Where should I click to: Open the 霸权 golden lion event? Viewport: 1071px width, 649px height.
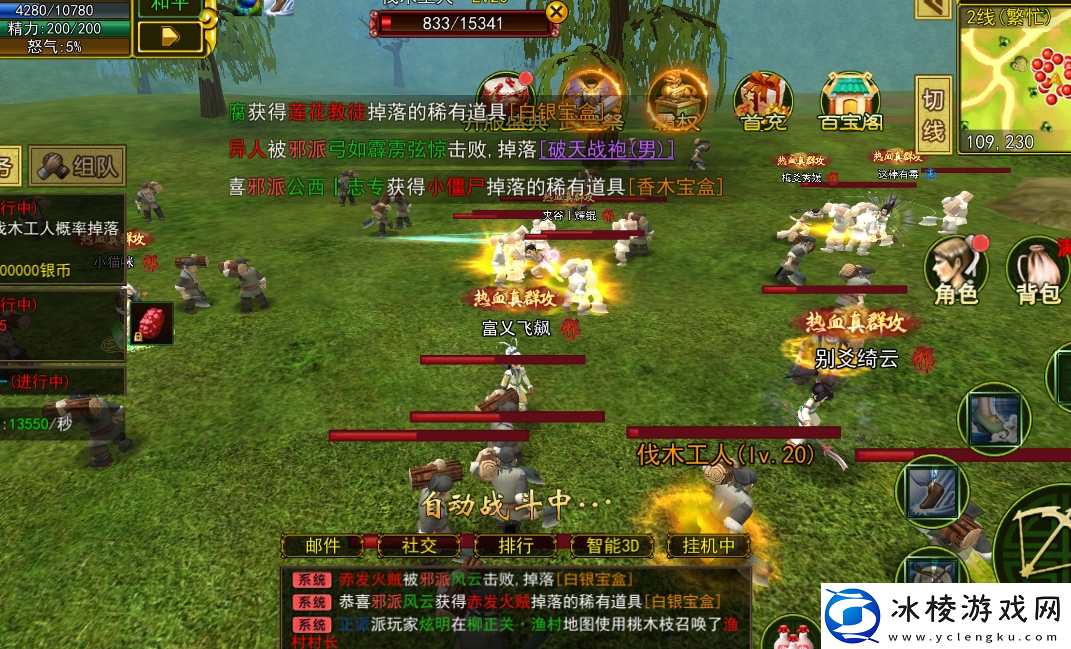click(x=676, y=98)
